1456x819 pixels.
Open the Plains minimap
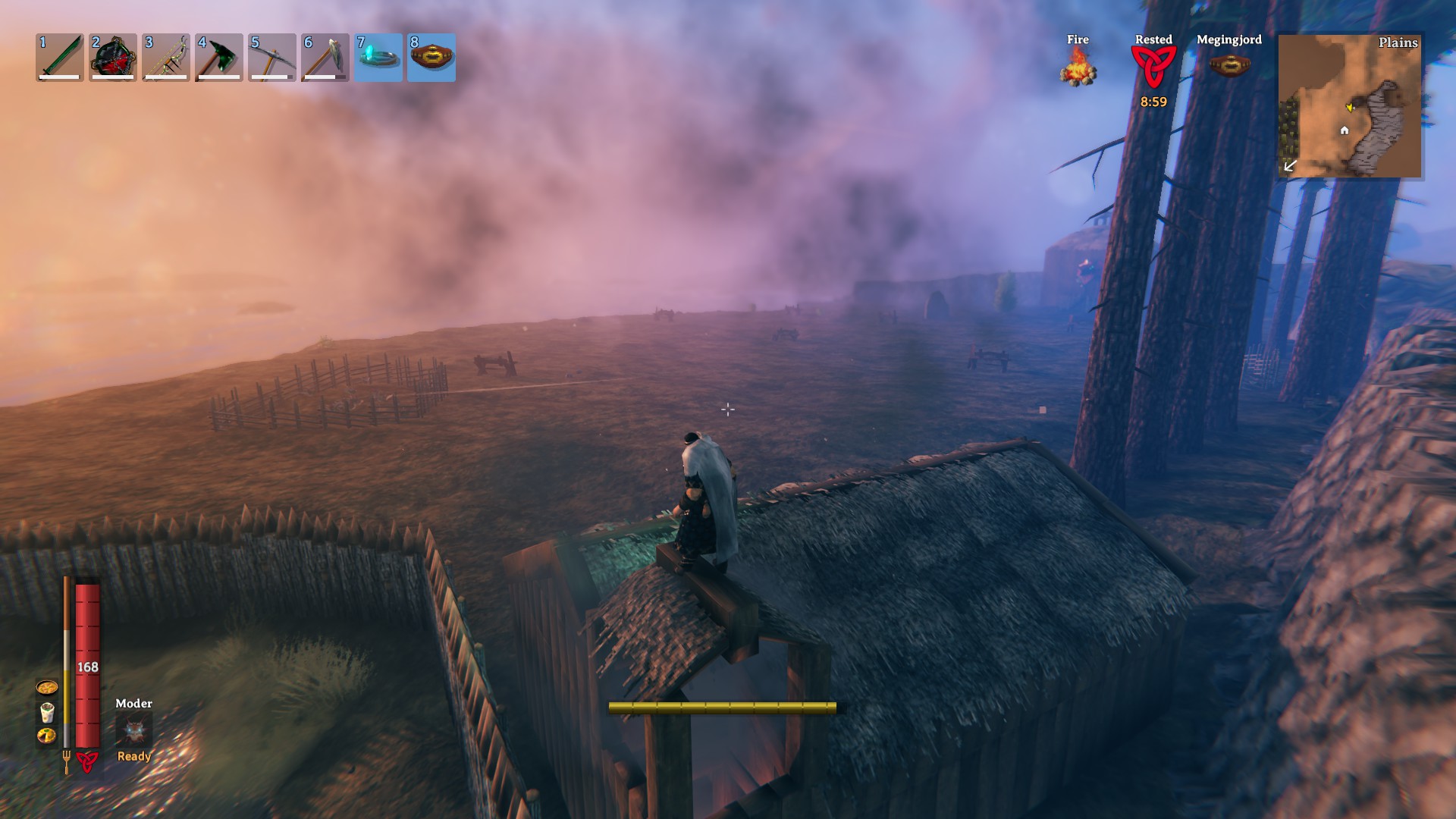click(1350, 105)
